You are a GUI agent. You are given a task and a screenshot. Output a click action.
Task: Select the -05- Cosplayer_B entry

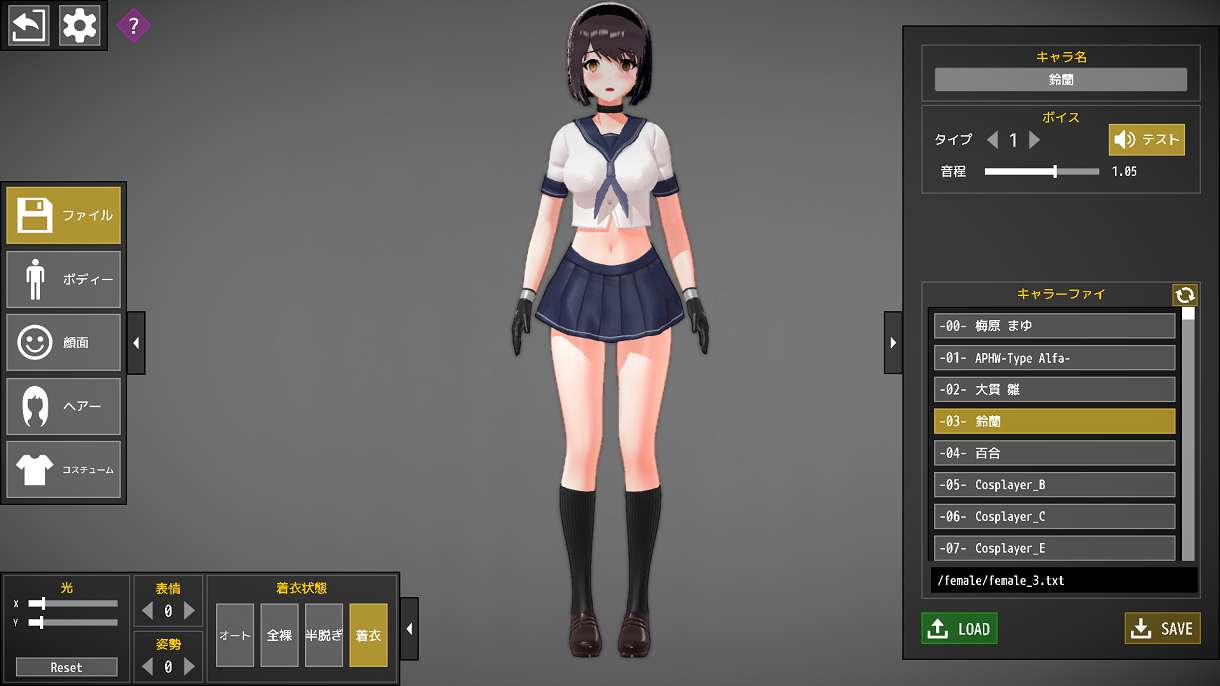point(1054,485)
